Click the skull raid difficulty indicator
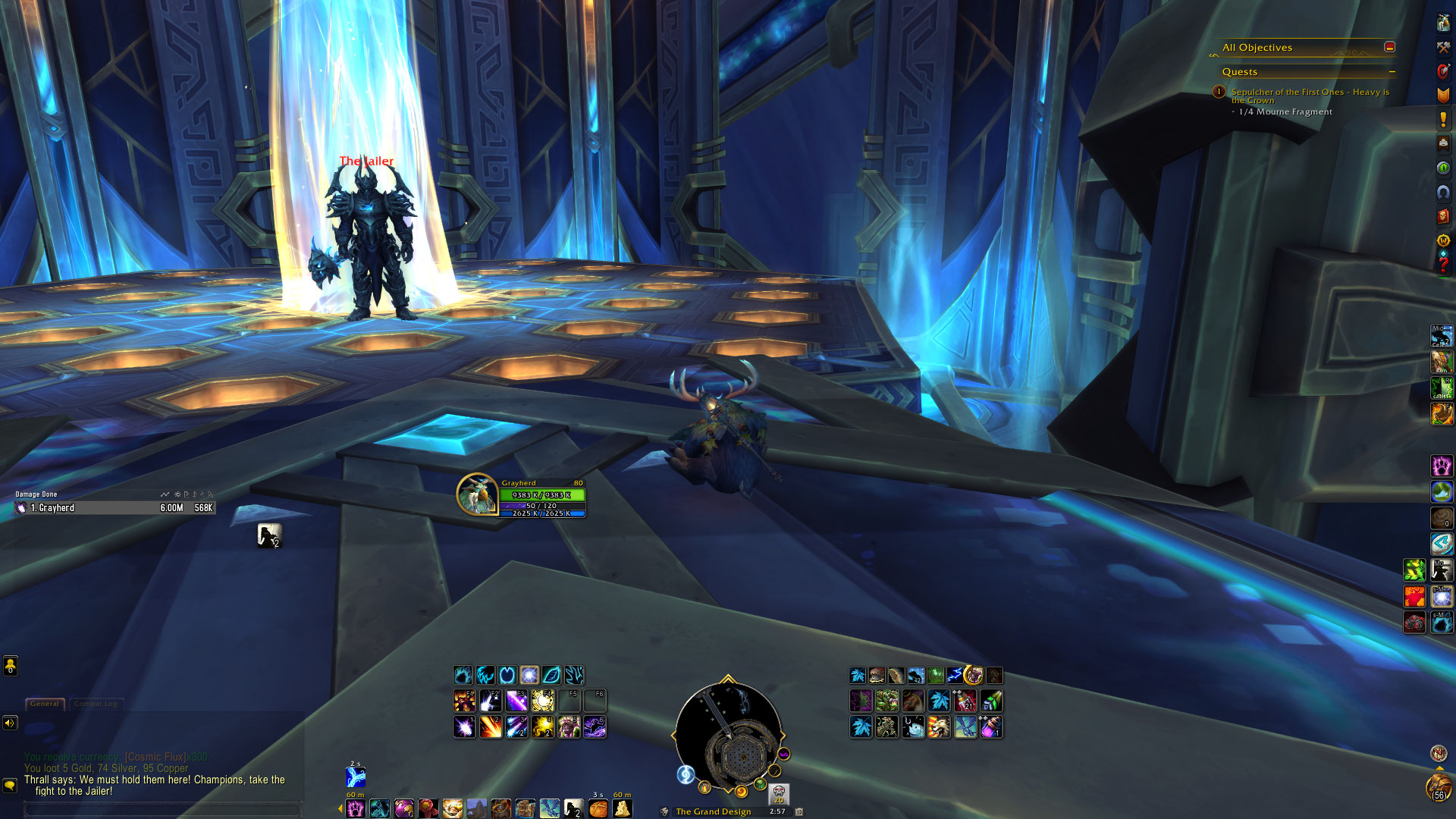The height and width of the screenshot is (819, 1456). pos(779,794)
